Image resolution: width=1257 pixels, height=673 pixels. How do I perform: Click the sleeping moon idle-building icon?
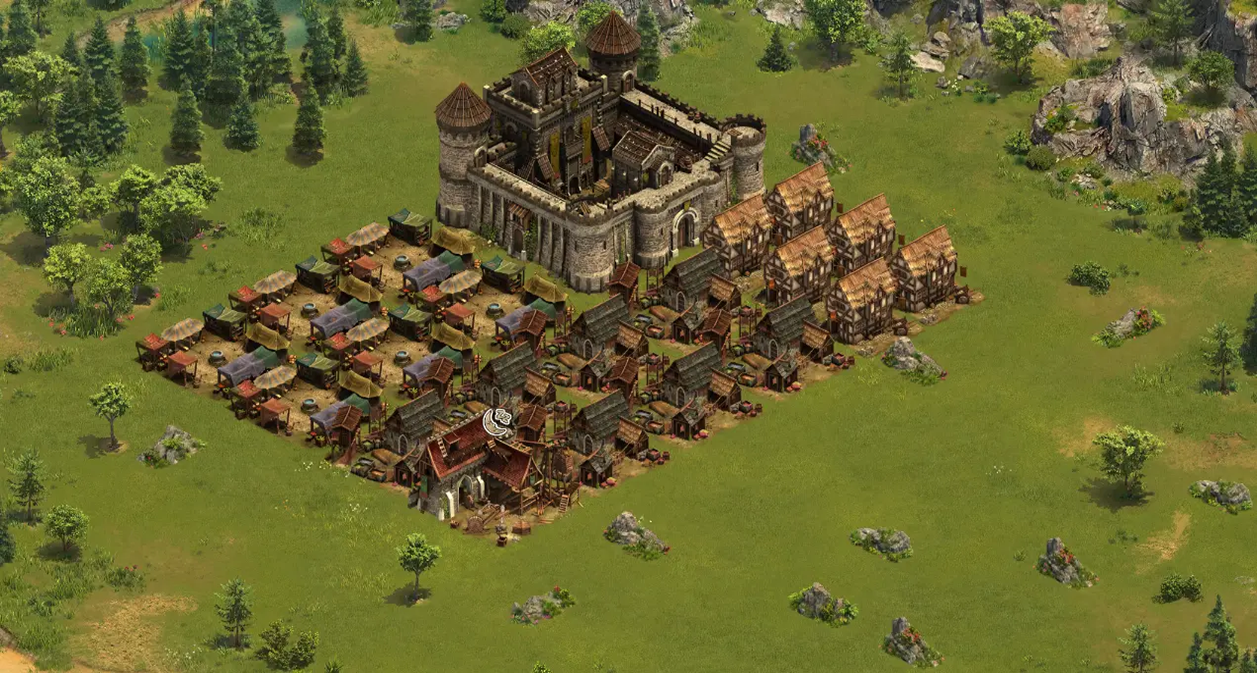pos(497,421)
